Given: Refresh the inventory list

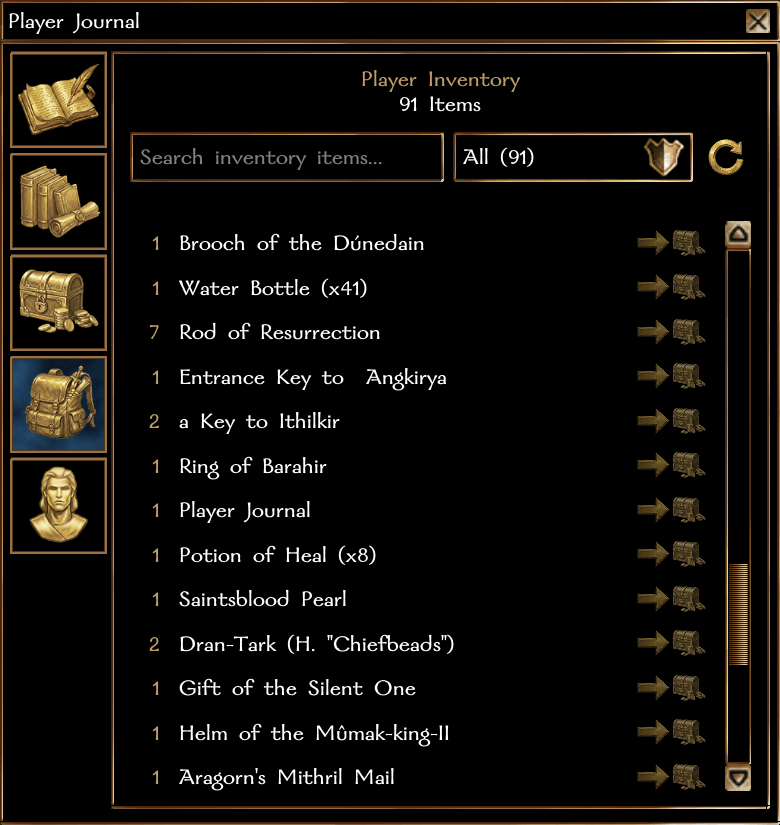Looking at the screenshot, I should pyautogui.click(x=726, y=158).
